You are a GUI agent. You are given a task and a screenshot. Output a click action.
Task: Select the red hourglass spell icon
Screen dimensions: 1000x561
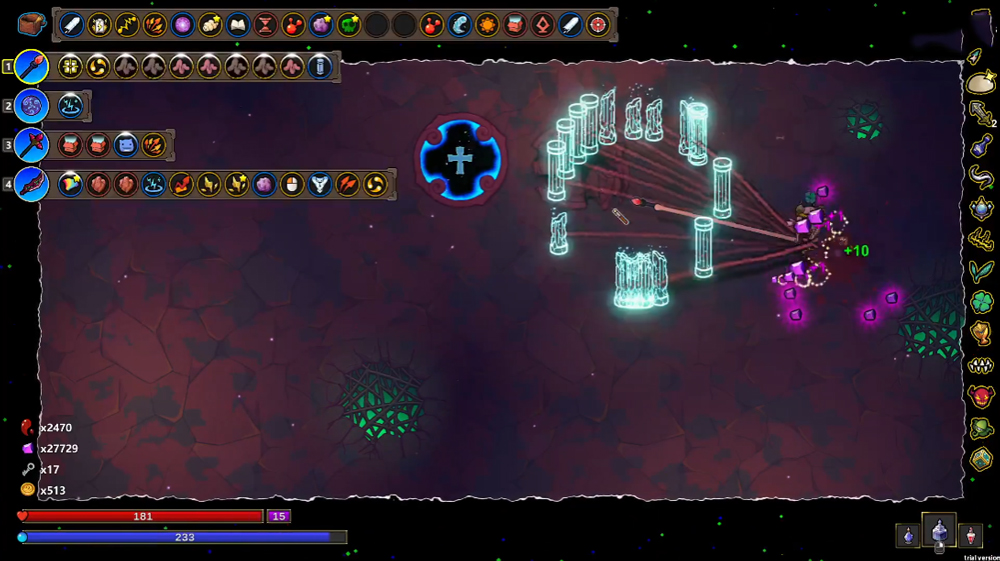click(266, 25)
